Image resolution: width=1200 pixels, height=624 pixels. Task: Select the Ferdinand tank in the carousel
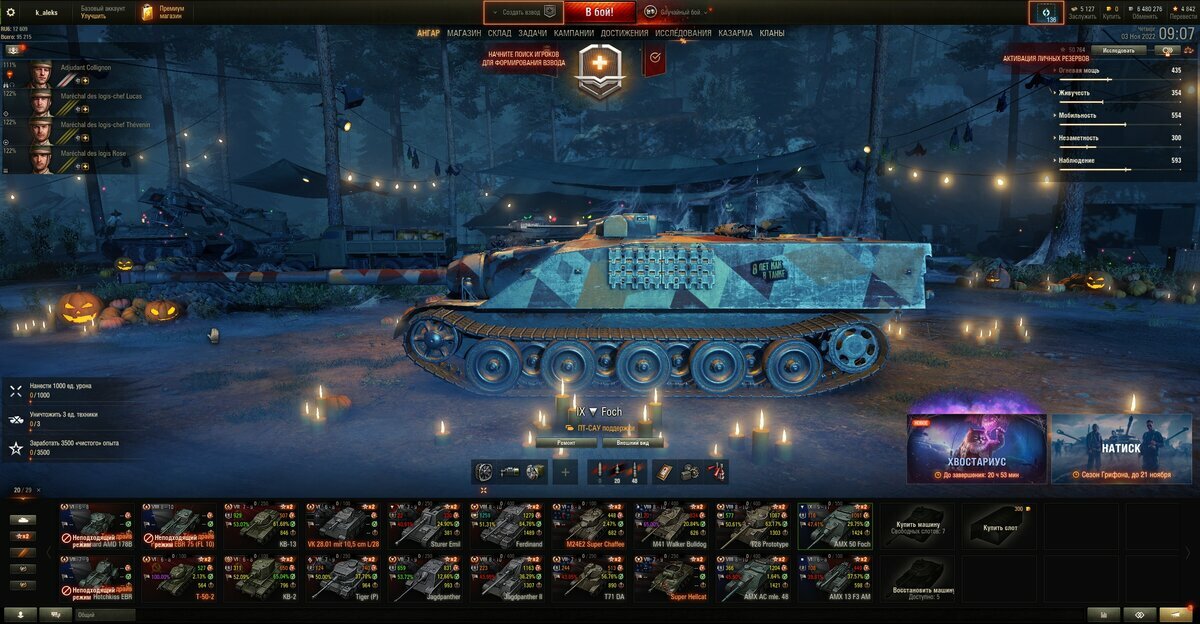(511, 525)
